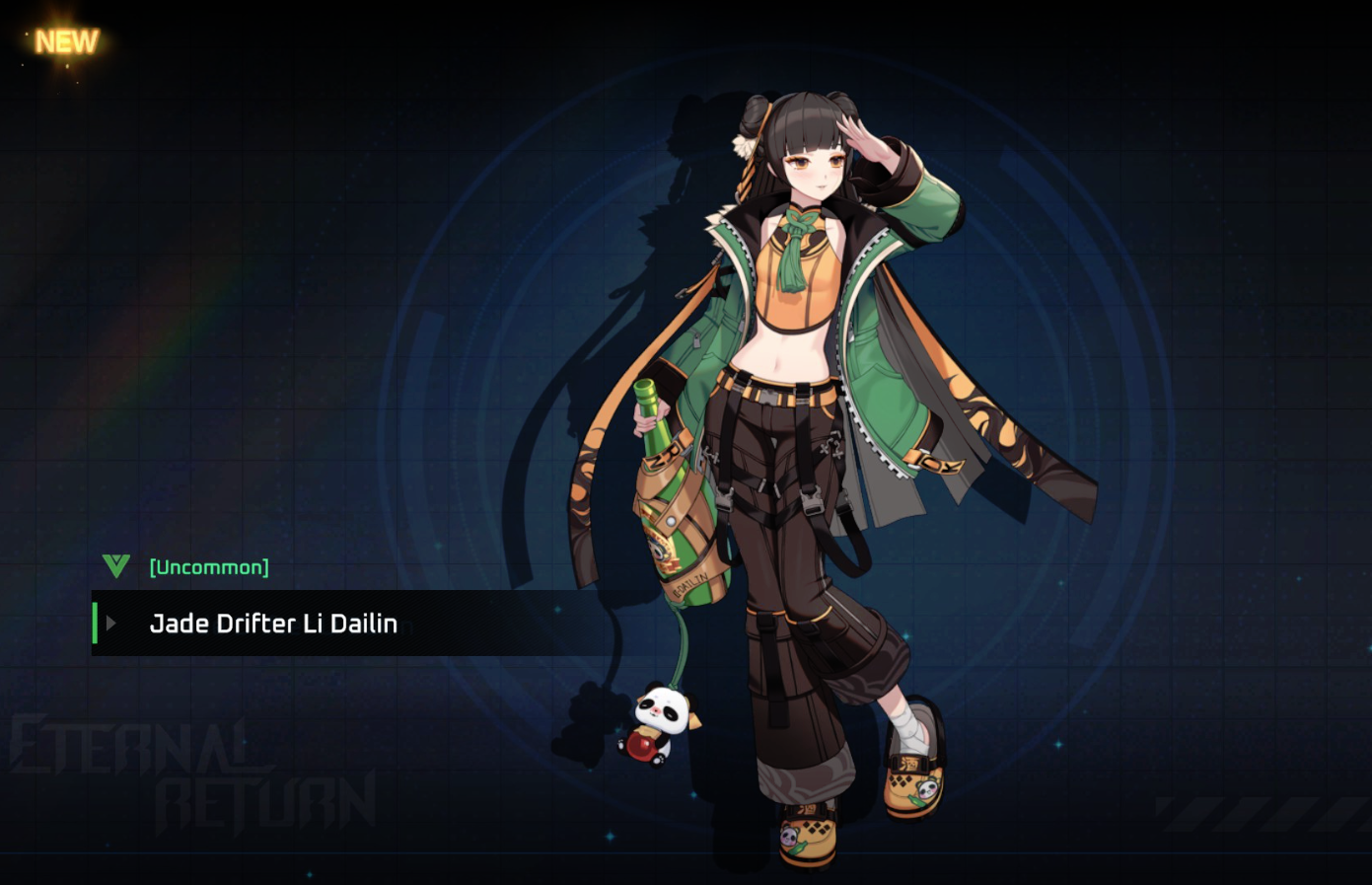Image resolution: width=1372 pixels, height=885 pixels.
Task: Select the Jade Drifter Li Dailin skin entry
Action: point(273,624)
